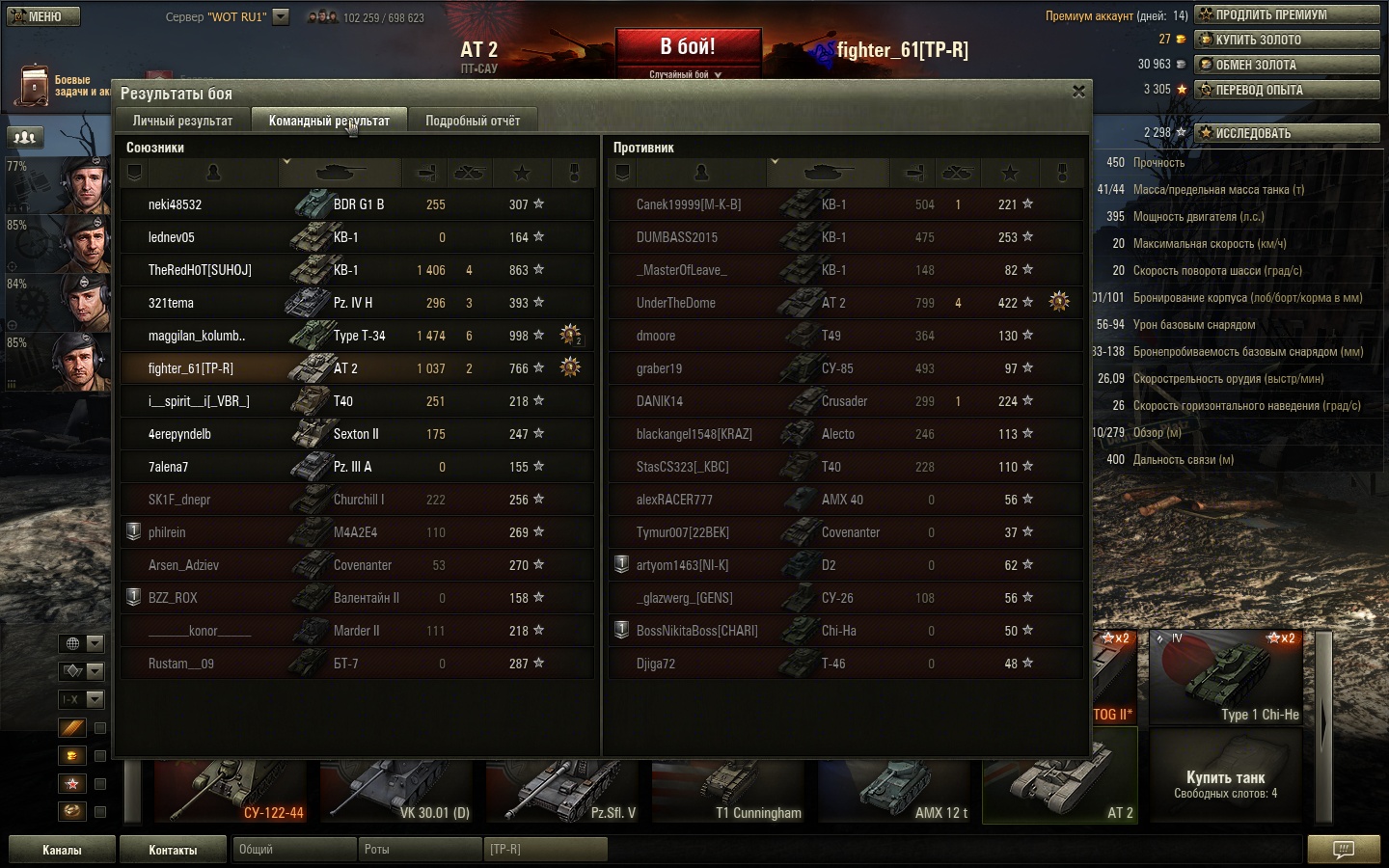
Task: Pick the Type 1 Chi-He tank
Action: coord(1226,678)
